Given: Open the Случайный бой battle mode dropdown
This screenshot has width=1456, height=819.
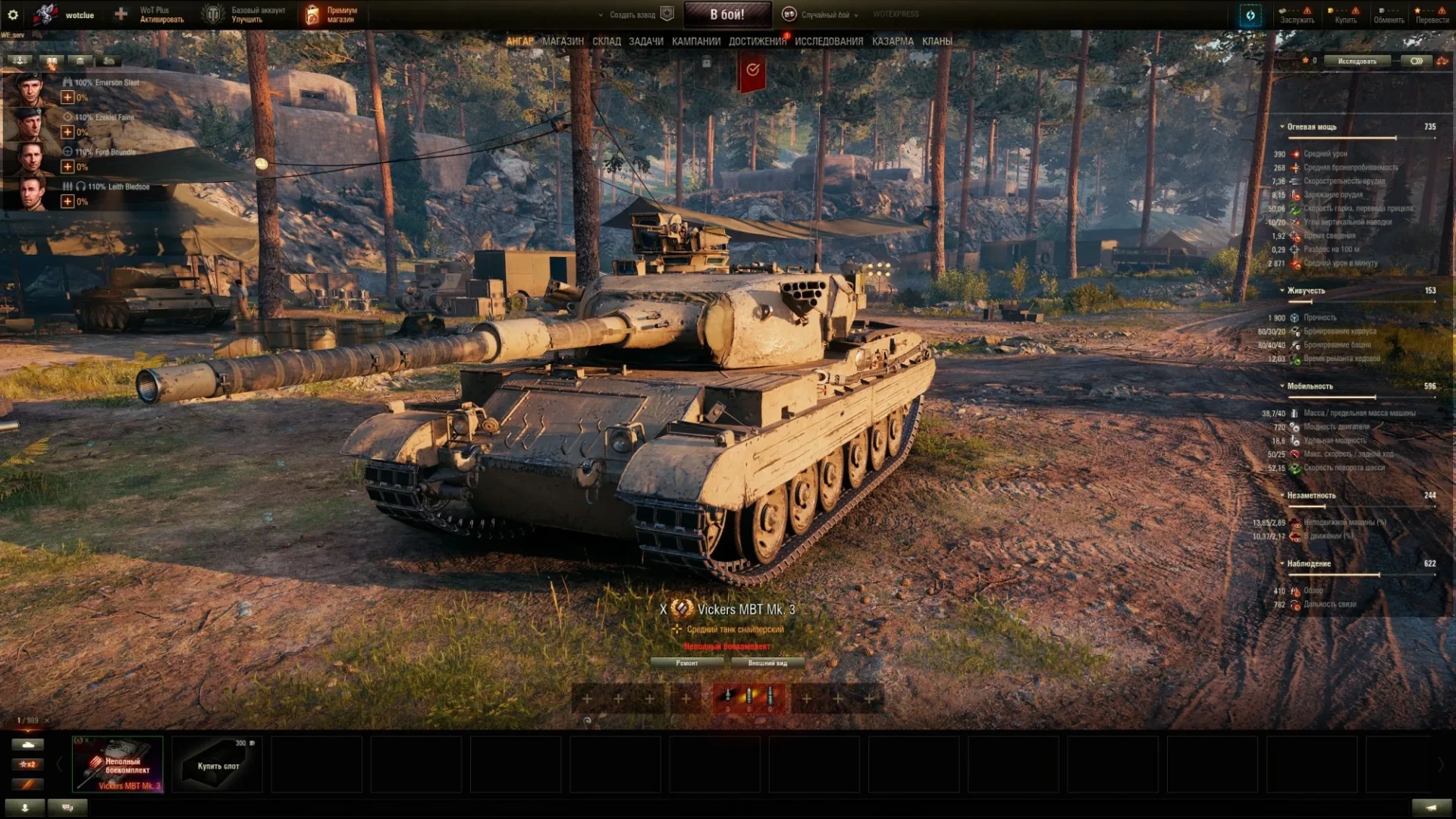Looking at the screenshot, I should (822, 14).
